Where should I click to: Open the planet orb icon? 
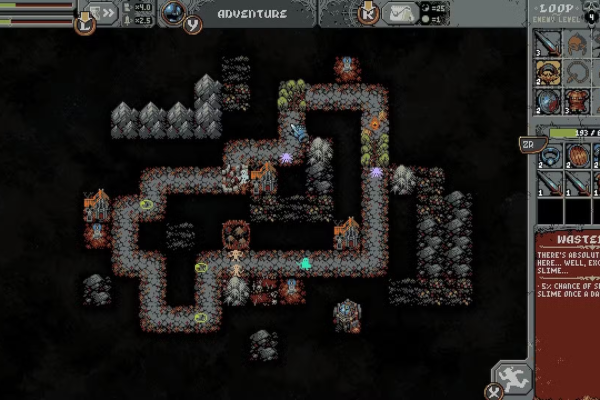pos(173,13)
